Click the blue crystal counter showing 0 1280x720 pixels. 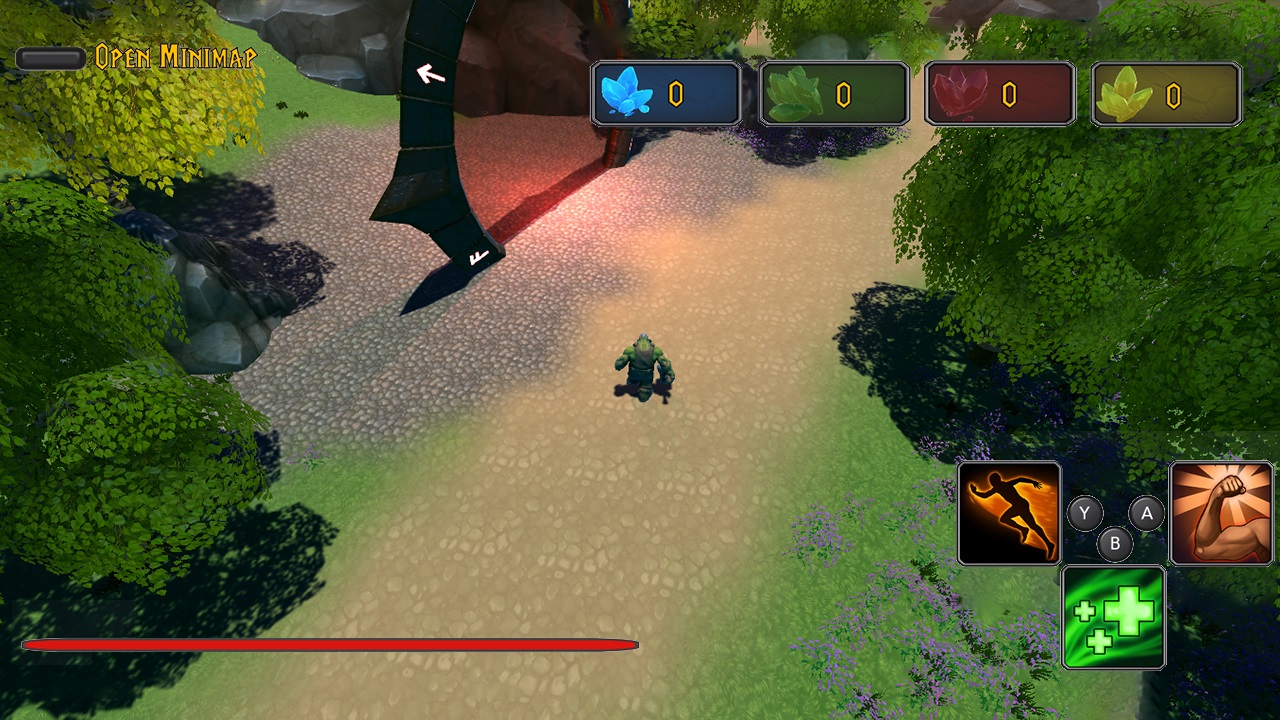677,92
